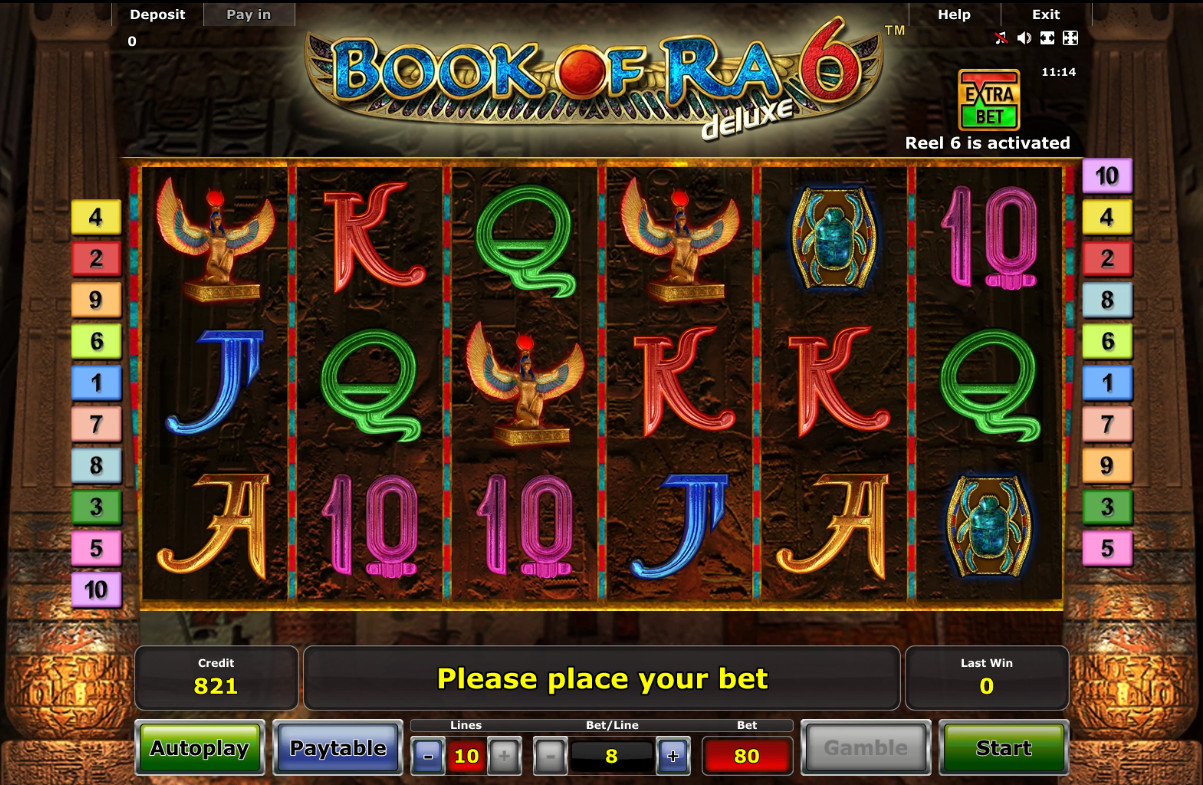Start Autoplay
1203x785 pixels.
click(200, 748)
